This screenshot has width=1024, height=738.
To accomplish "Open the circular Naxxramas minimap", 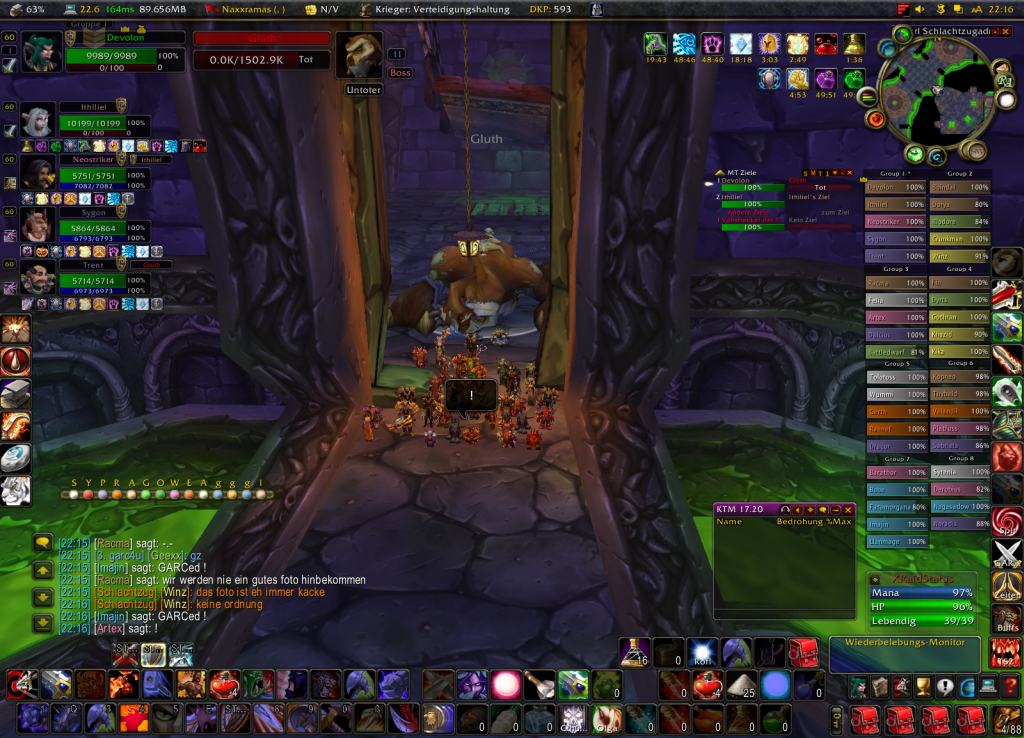I will 931,92.
